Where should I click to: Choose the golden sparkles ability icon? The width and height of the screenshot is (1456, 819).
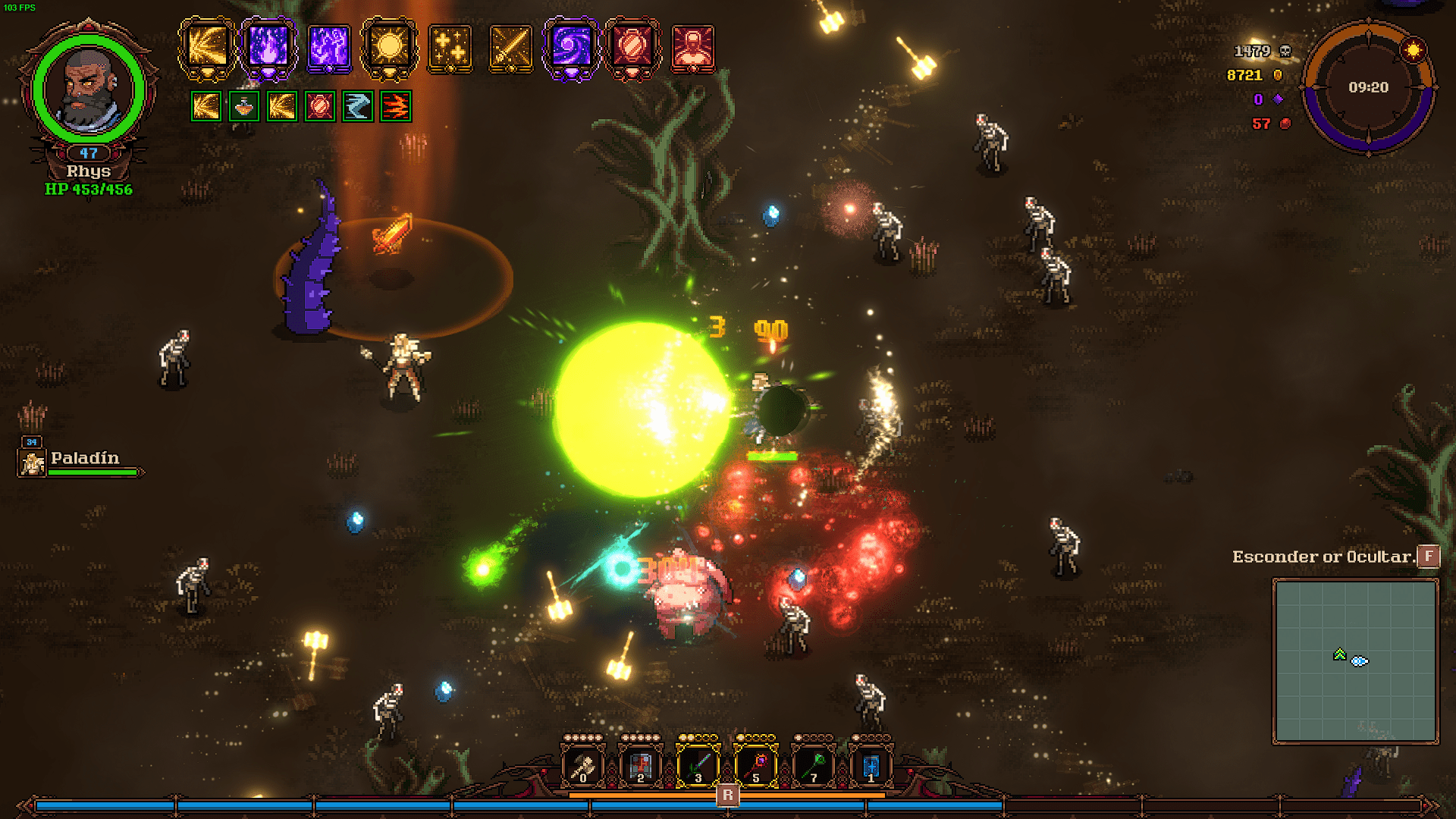point(450,49)
